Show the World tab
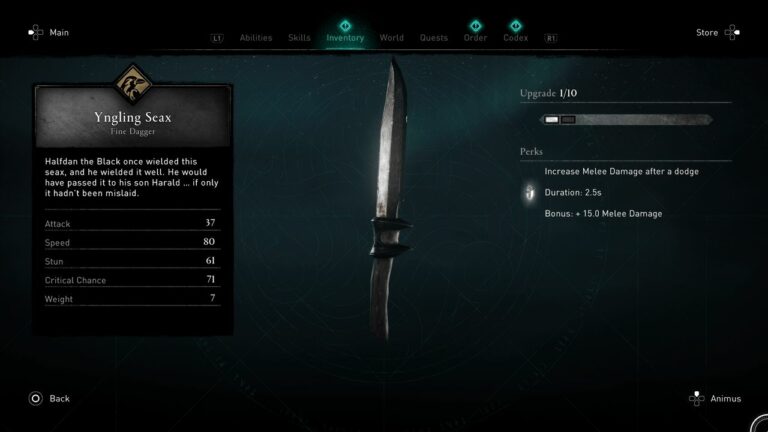This screenshot has width=768, height=432. tap(391, 38)
